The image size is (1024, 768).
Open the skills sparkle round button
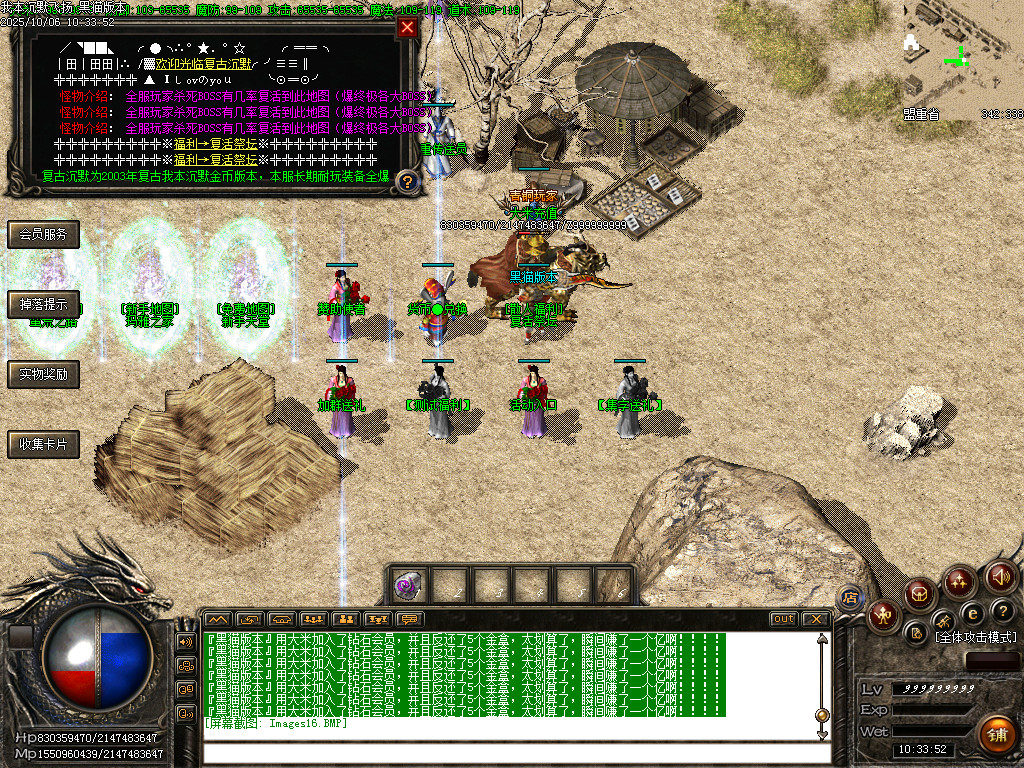pos(960,581)
